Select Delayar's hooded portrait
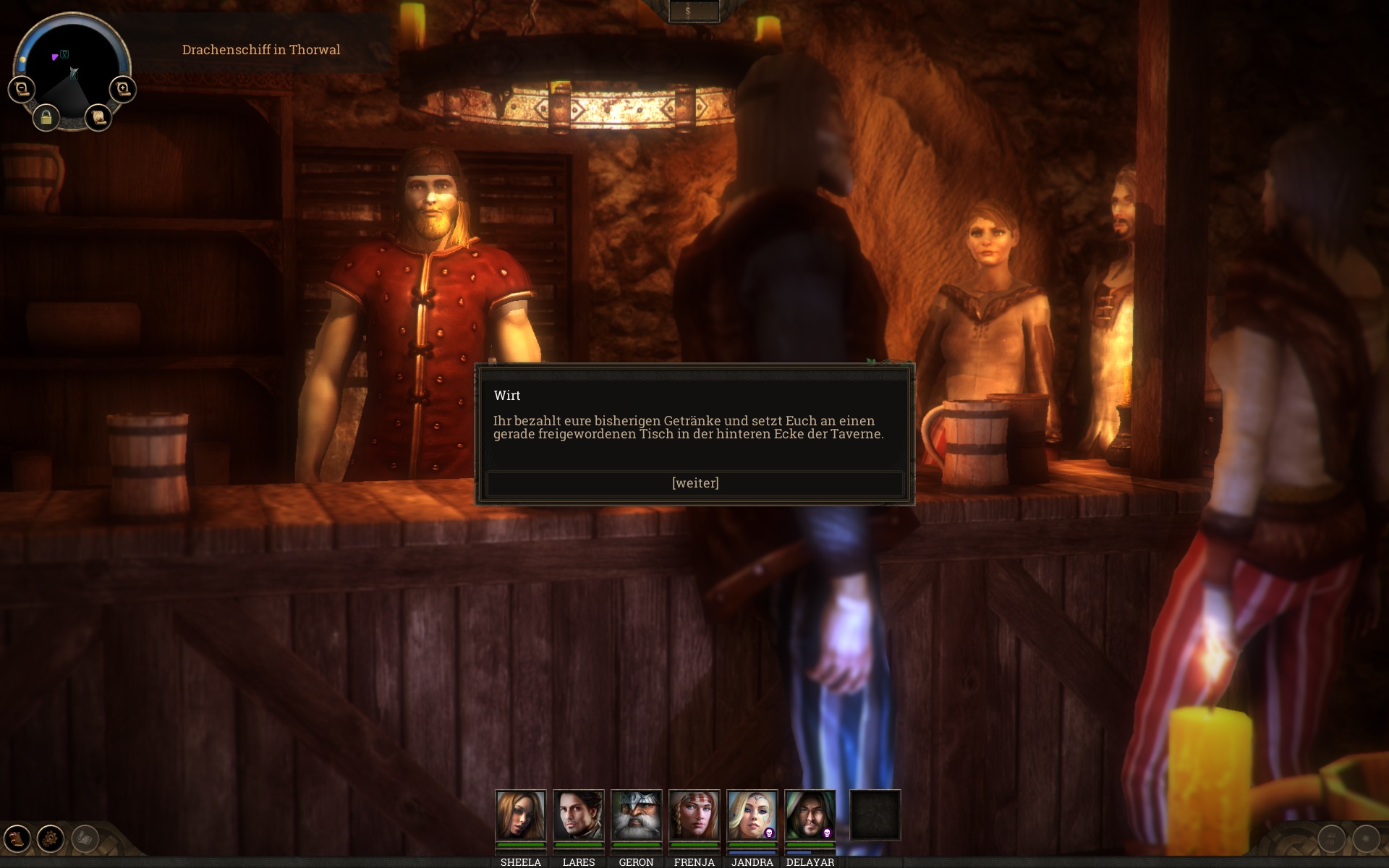 tap(810, 814)
